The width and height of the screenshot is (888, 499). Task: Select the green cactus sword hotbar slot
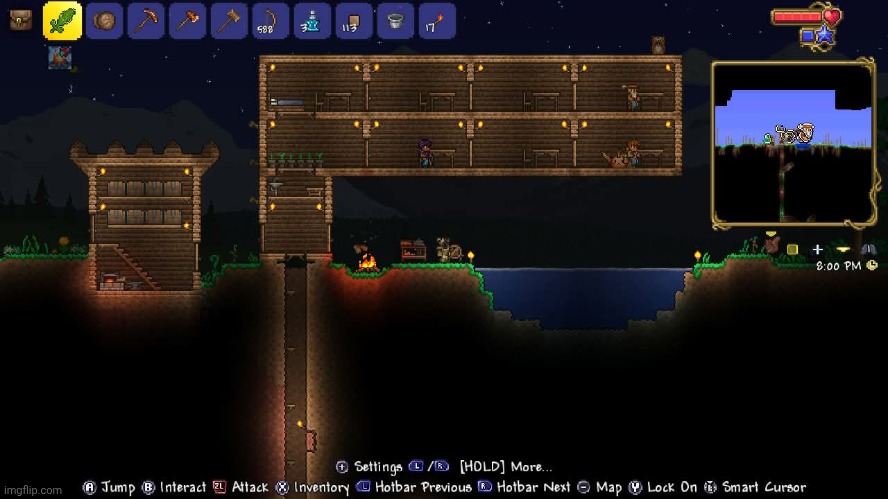62,20
